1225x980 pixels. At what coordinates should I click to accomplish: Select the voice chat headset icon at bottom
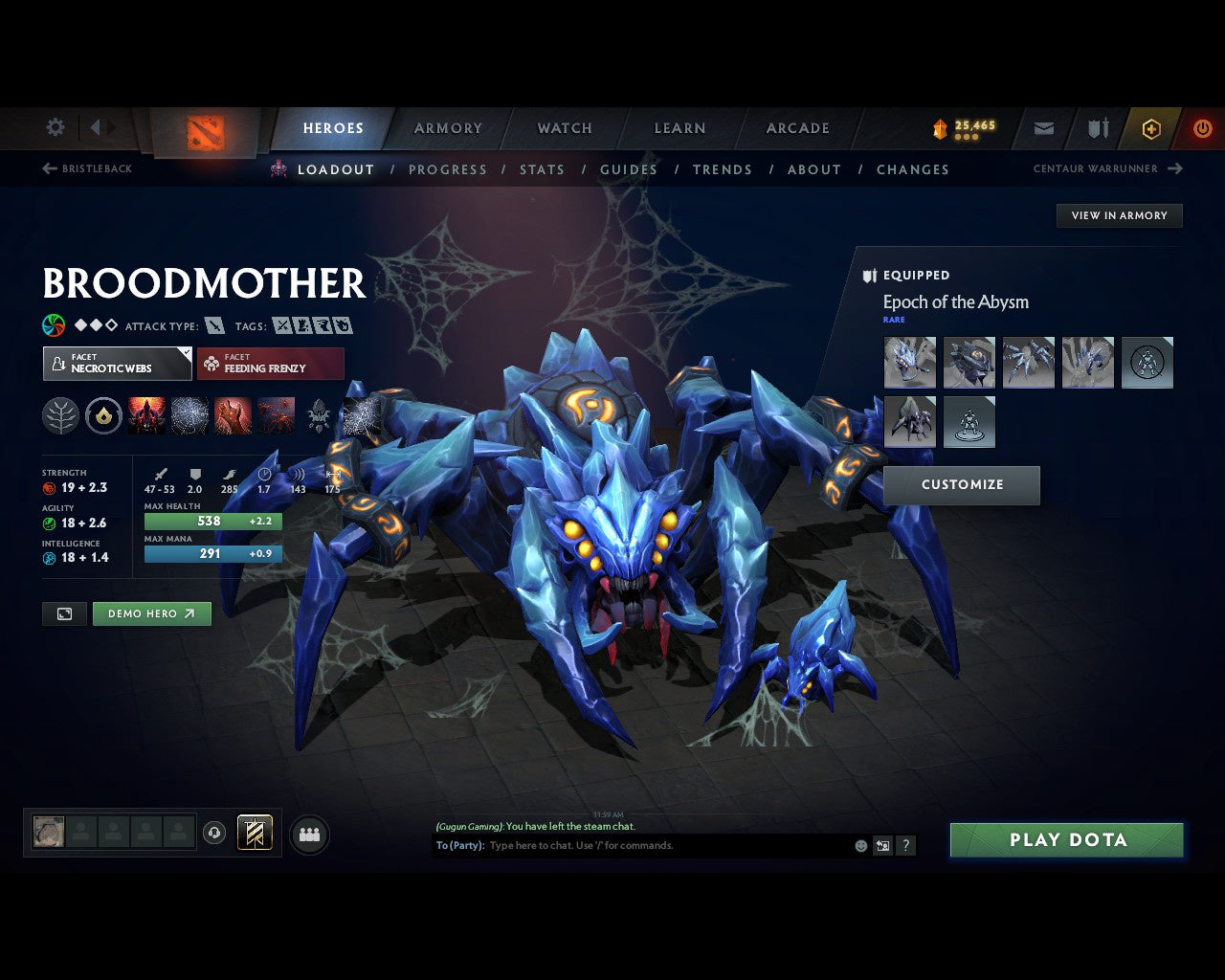(214, 833)
